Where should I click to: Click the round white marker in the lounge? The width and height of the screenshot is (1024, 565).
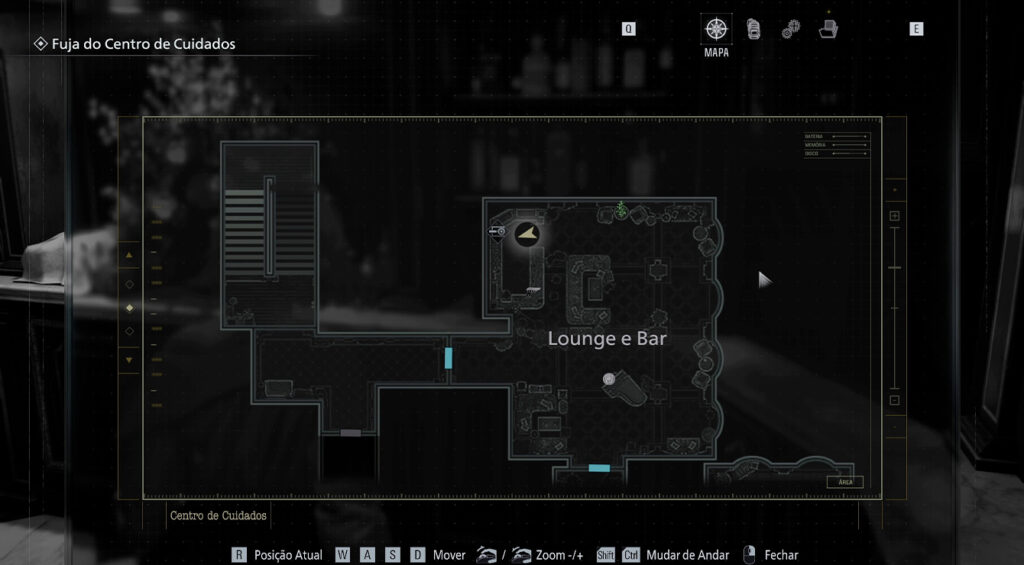[x=609, y=379]
